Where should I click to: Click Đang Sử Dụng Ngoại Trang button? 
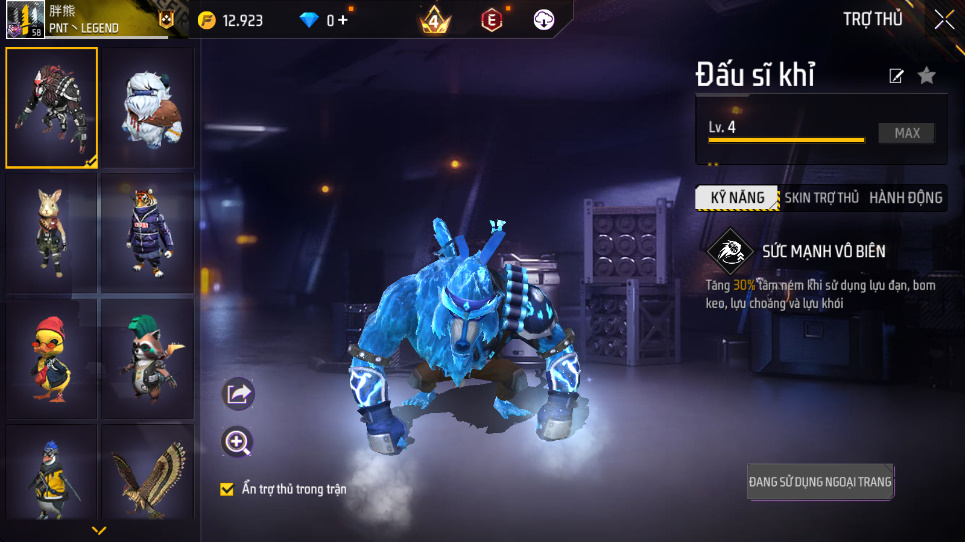click(820, 482)
